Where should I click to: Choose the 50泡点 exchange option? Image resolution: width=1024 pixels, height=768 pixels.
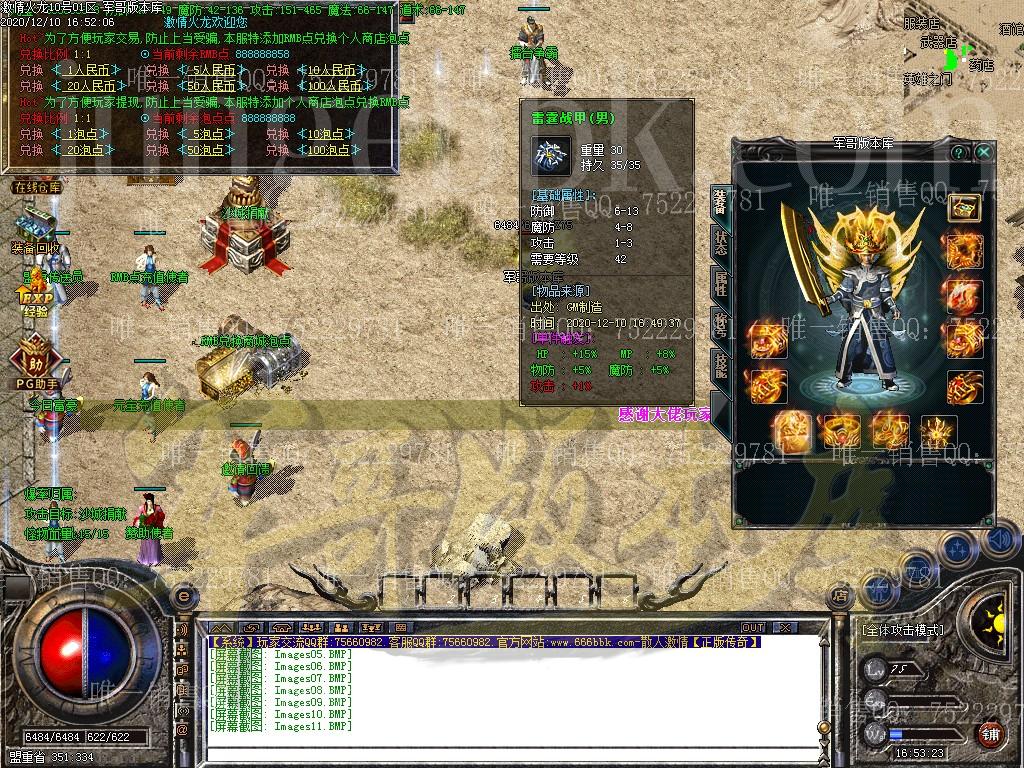(x=207, y=150)
